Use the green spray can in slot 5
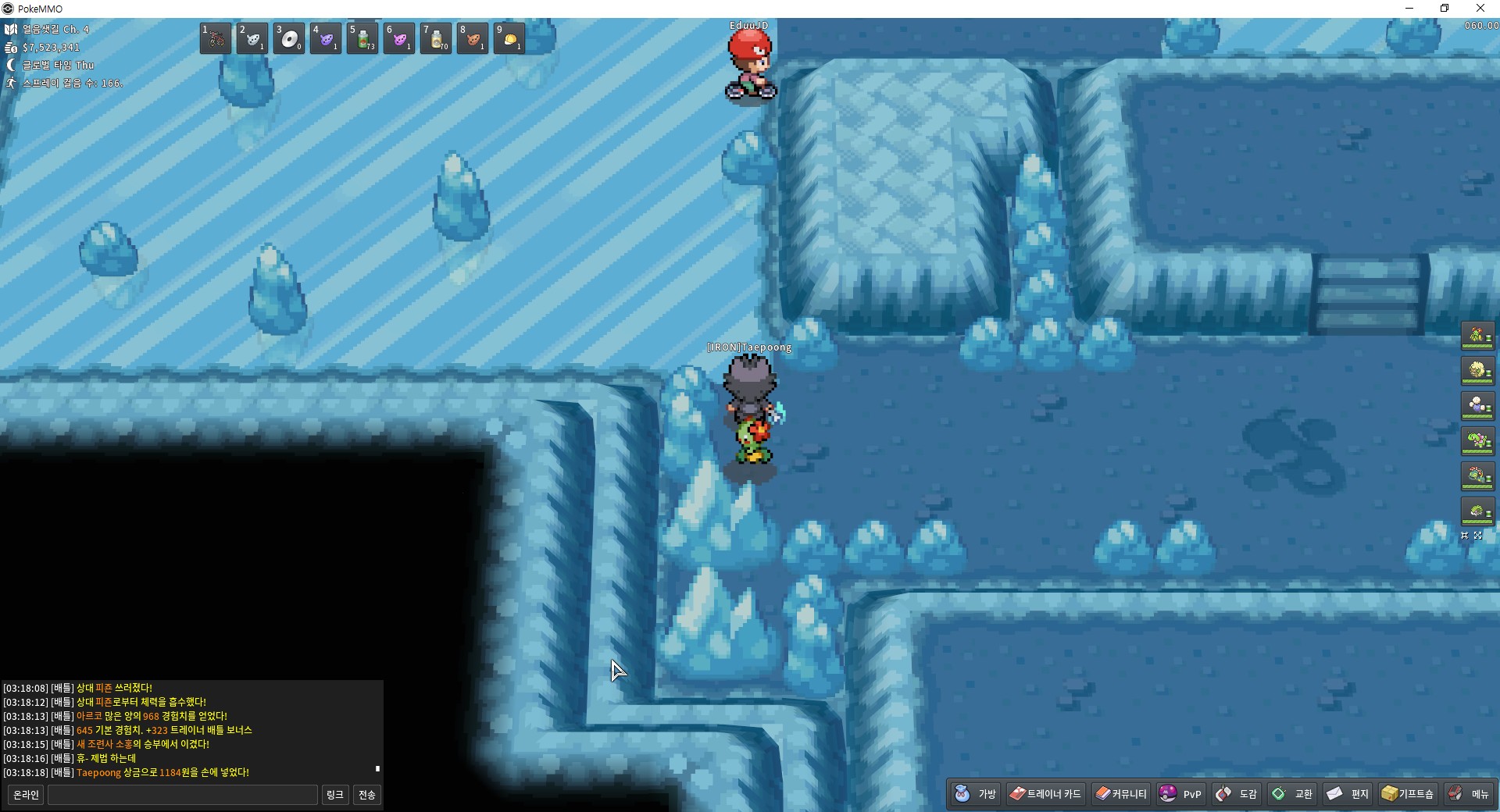 click(362, 38)
